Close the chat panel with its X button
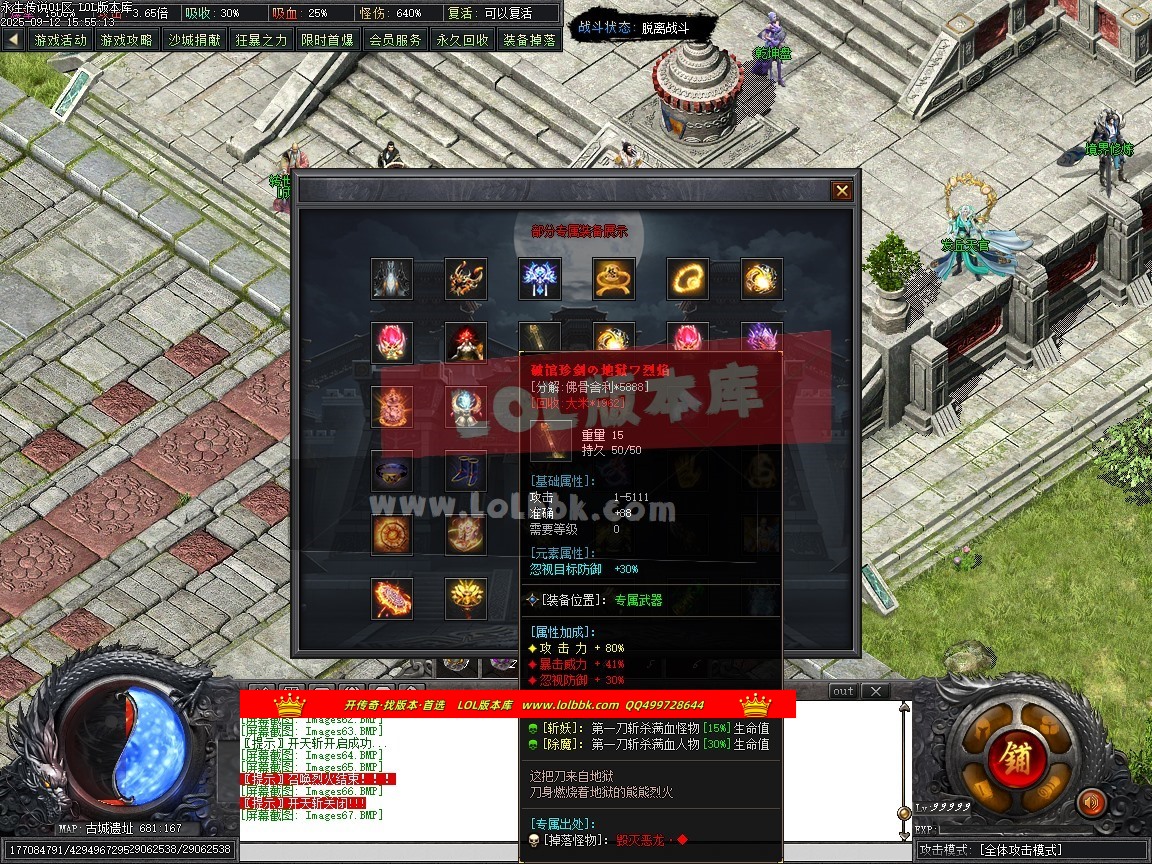 click(874, 691)
